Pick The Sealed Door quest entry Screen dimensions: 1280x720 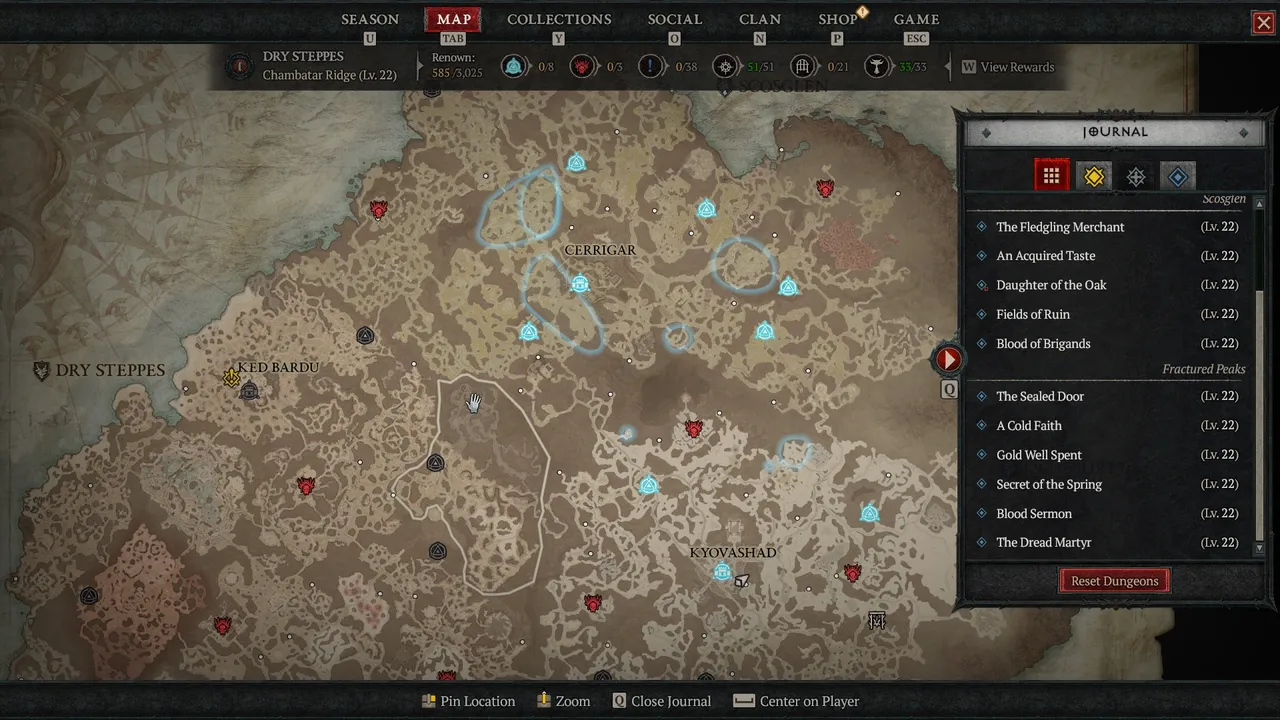[1040, 396]
